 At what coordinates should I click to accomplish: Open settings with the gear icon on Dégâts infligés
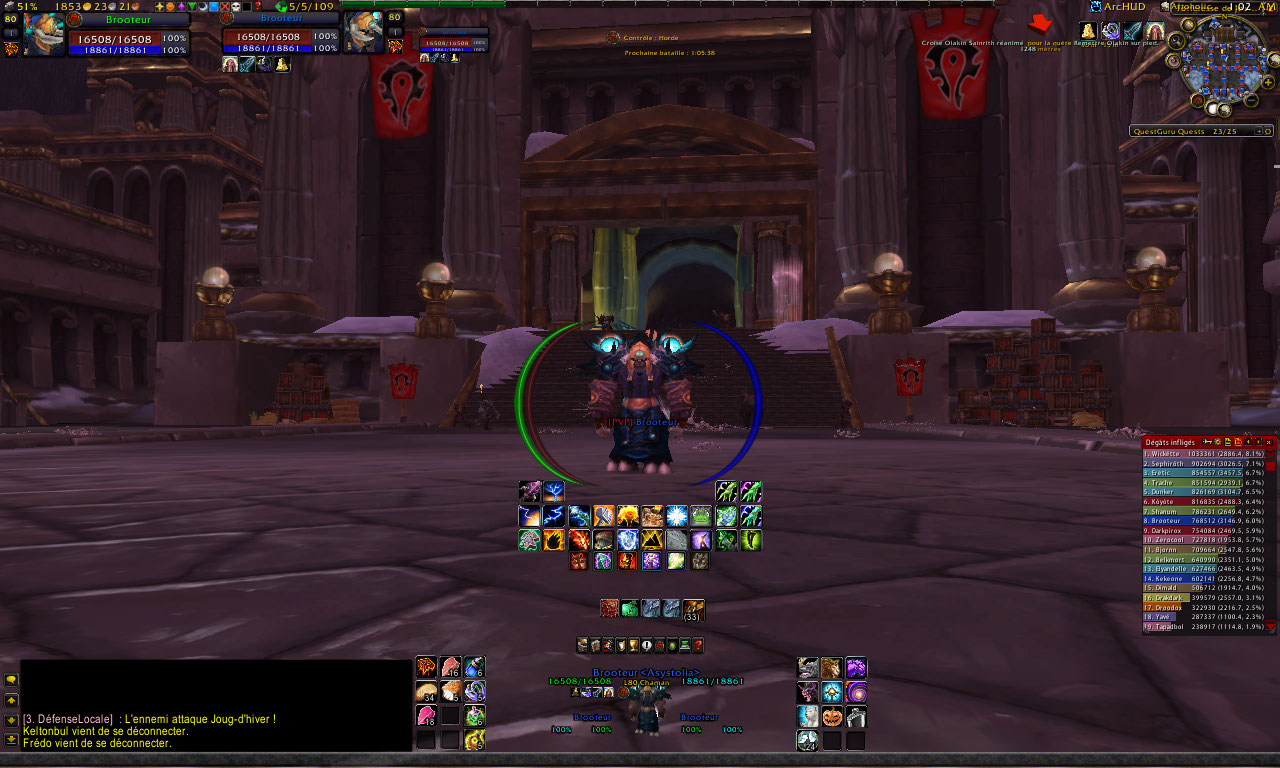coord(1218,442)
